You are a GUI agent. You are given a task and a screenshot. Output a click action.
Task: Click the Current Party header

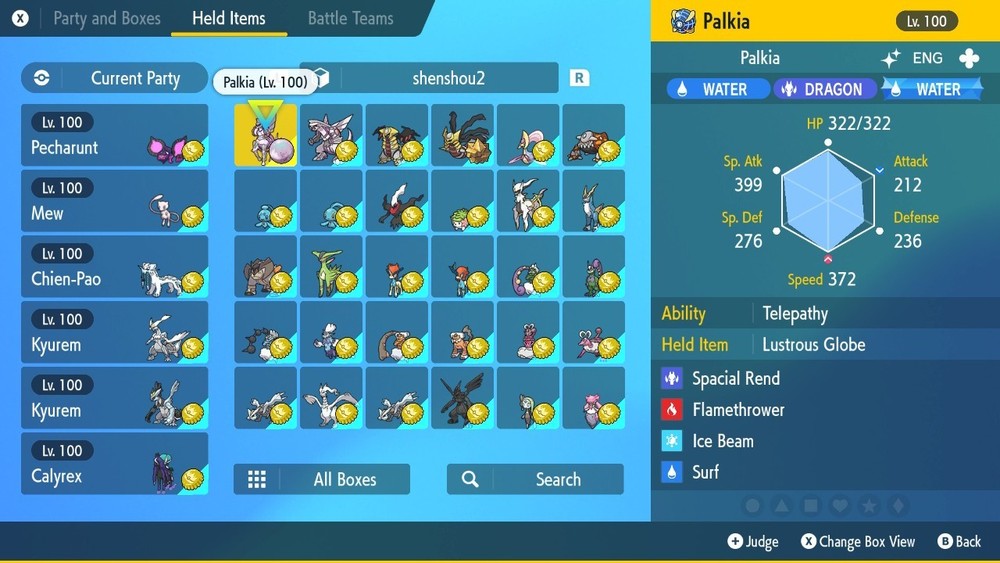(114, 78)
